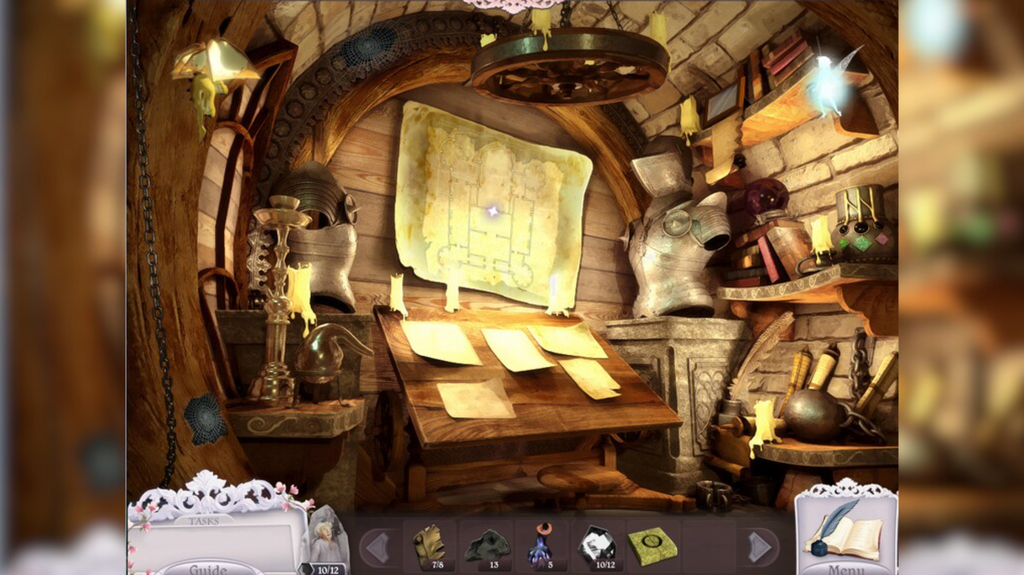Image resolution: width=1024 pixels, height=575 pixels.
Task: Select the golden leaf inventory item
Action: tap(431, 545)
